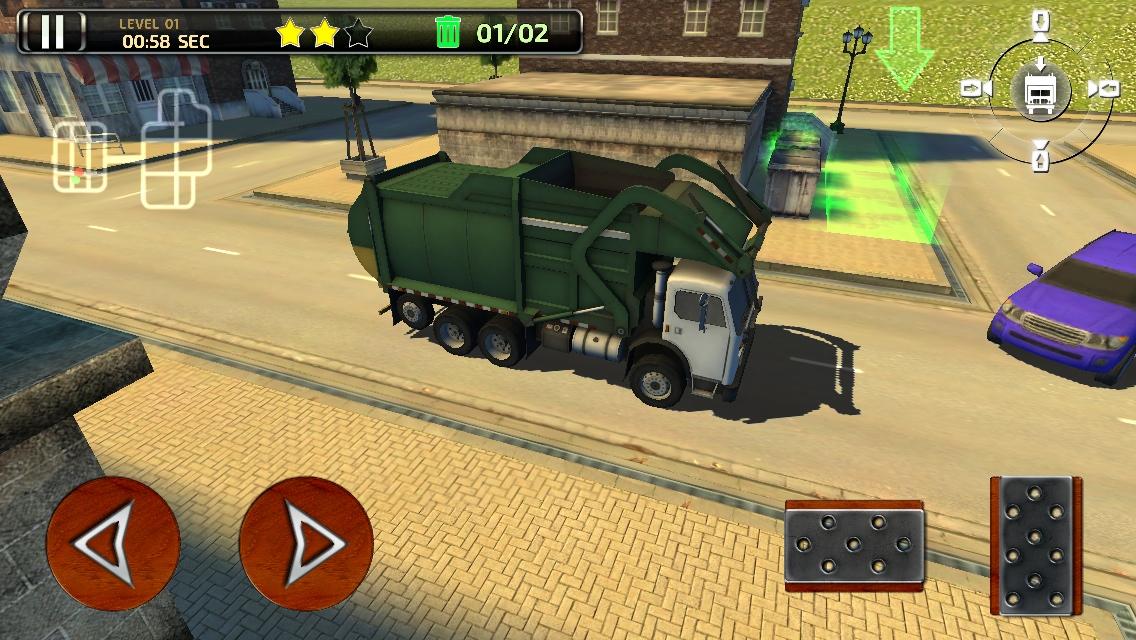1136x640 pixels.
Task: Switch to the bottom camera view
Action: (x=1041, y=154)
